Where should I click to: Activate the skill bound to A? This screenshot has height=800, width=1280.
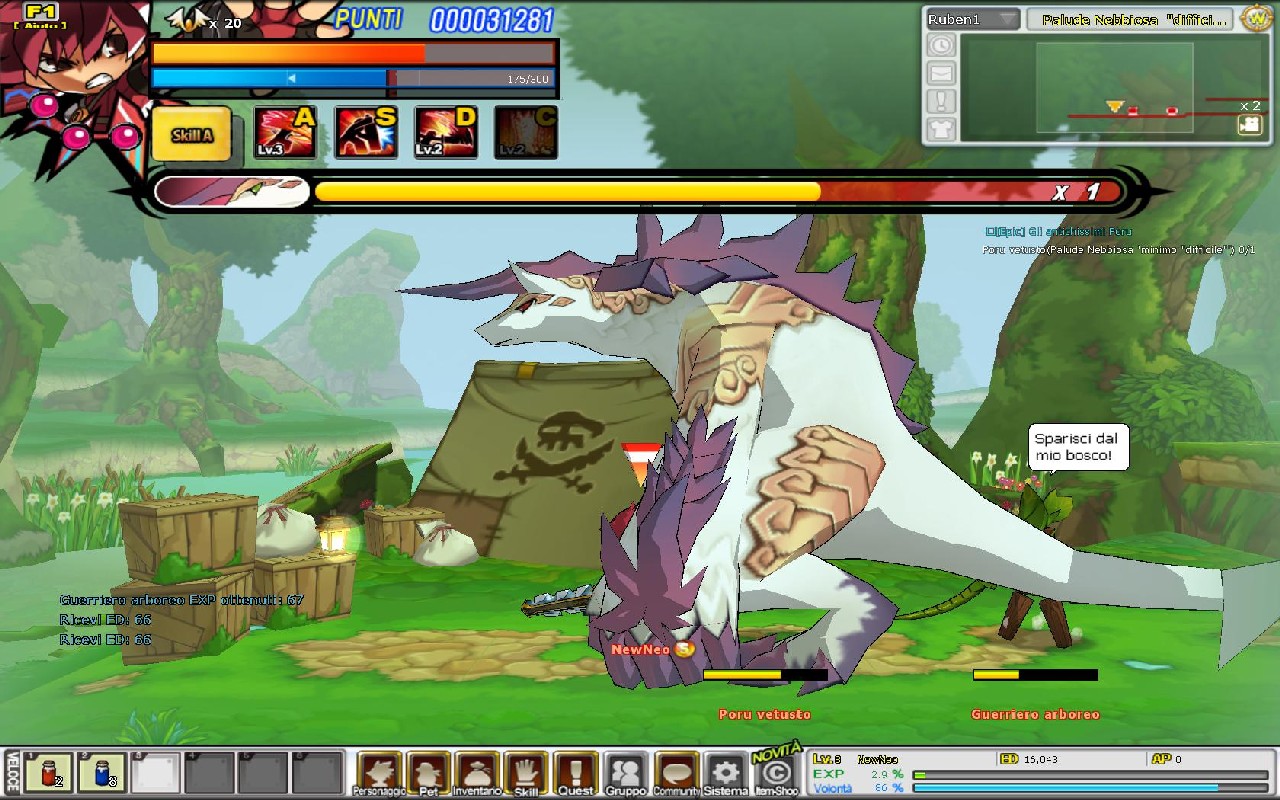[285, 133]
